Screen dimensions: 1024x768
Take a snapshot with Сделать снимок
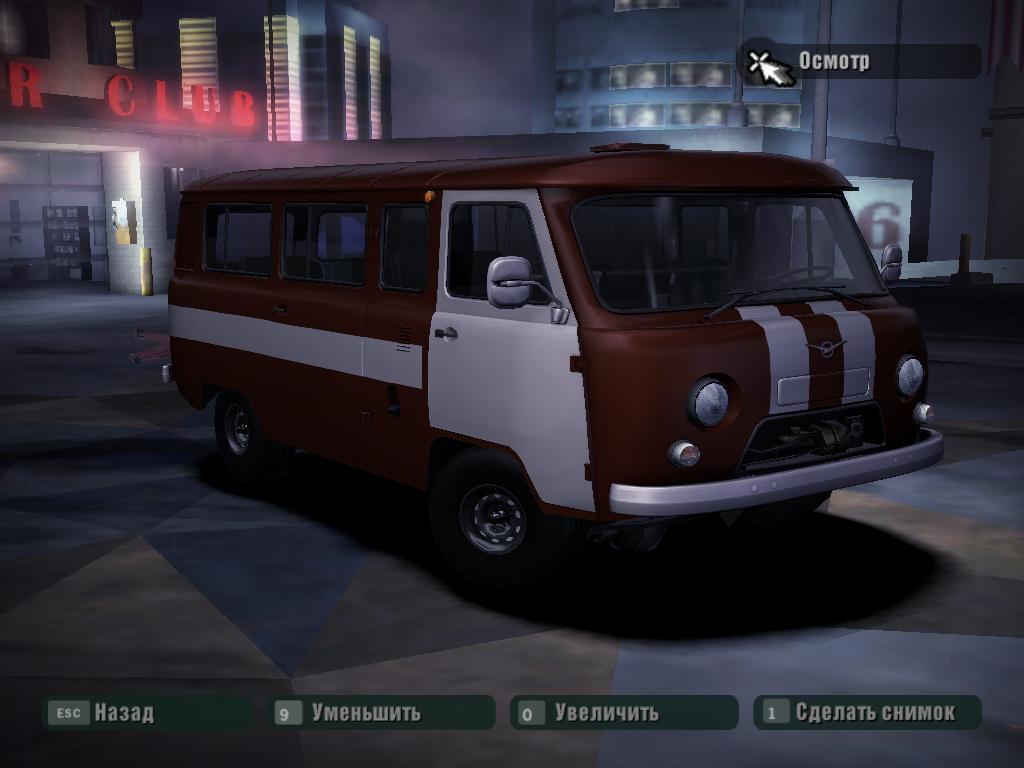pos(874,713)
